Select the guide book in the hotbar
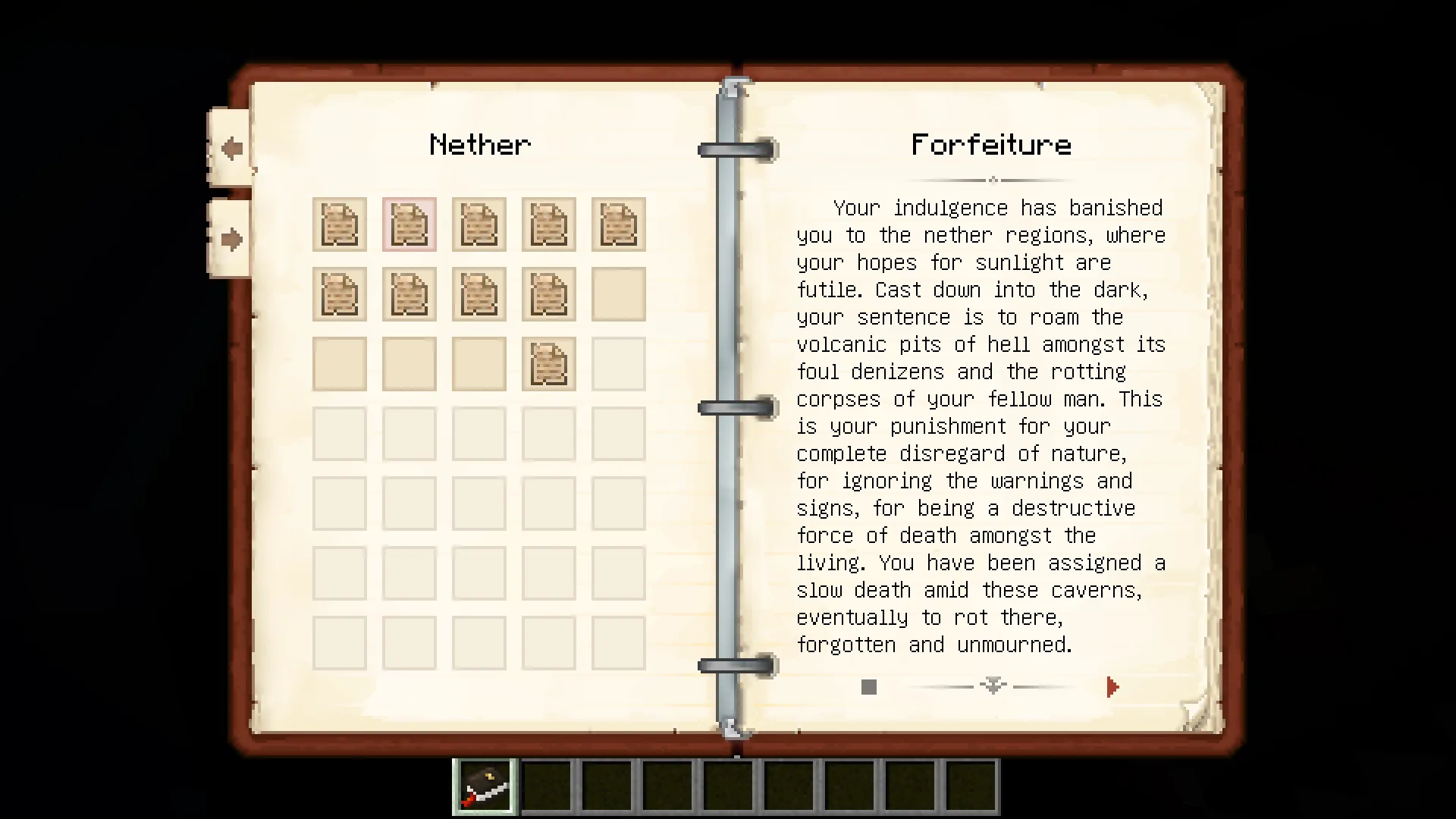The image size is (1456, 819). coord(484,786)
